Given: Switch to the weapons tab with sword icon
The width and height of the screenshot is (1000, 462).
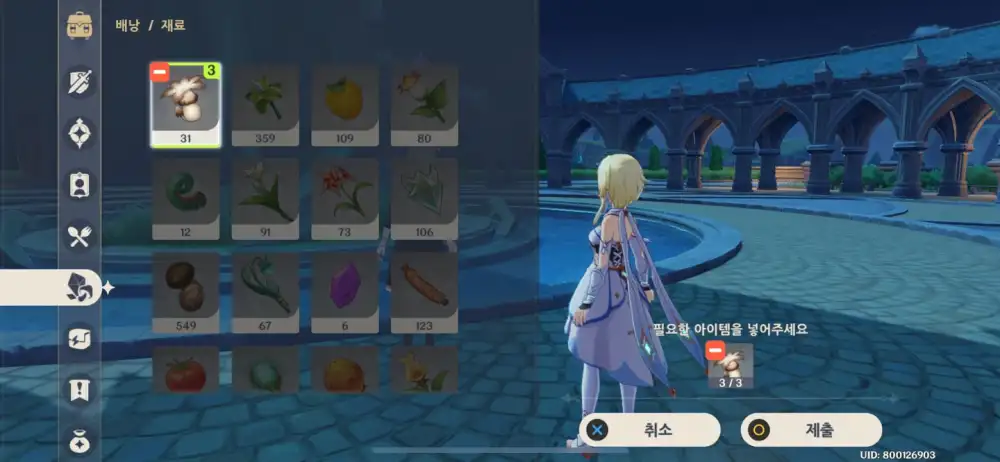Looking at the screenshot, I should pos(80,81).
